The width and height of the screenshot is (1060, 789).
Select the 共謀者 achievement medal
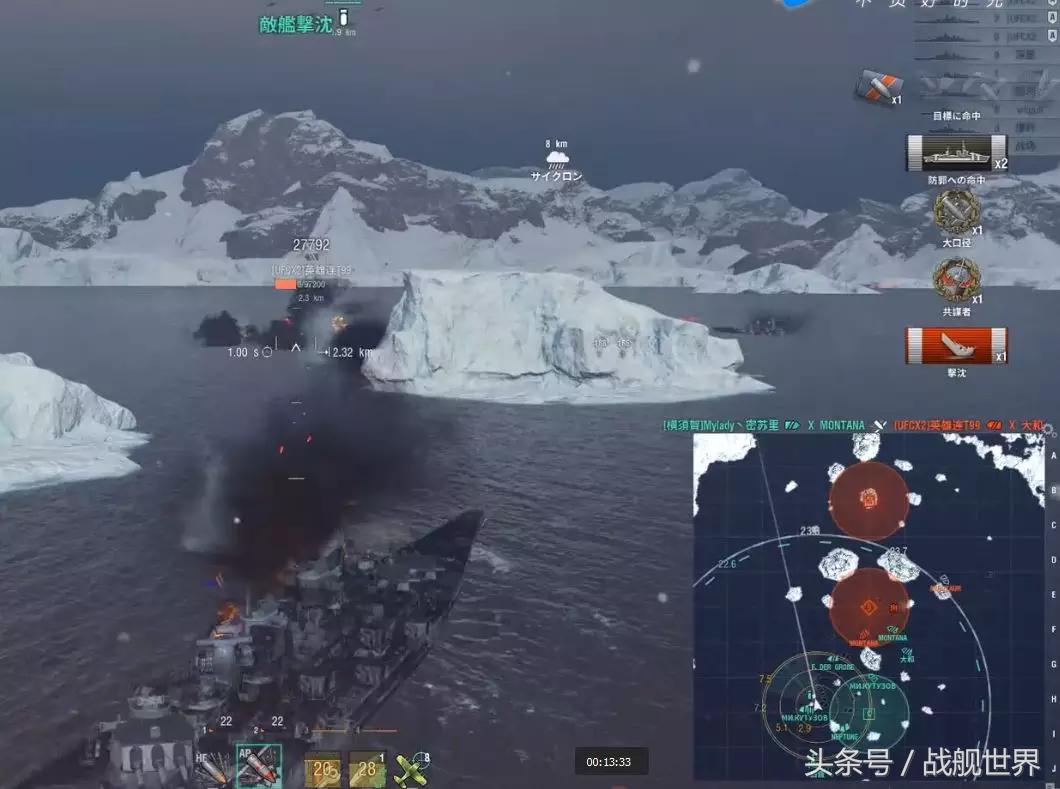(x=956, y=279)
